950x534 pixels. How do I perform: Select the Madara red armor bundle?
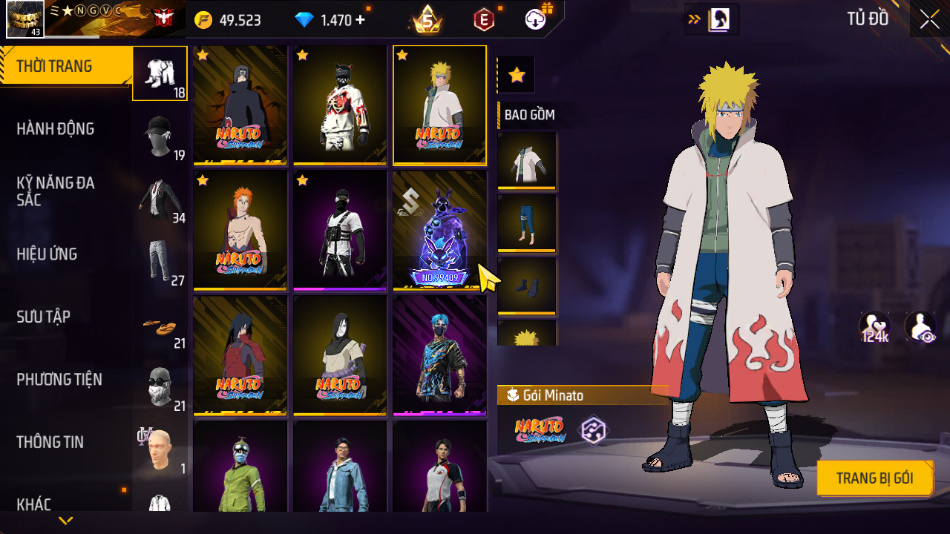(240, 355)
